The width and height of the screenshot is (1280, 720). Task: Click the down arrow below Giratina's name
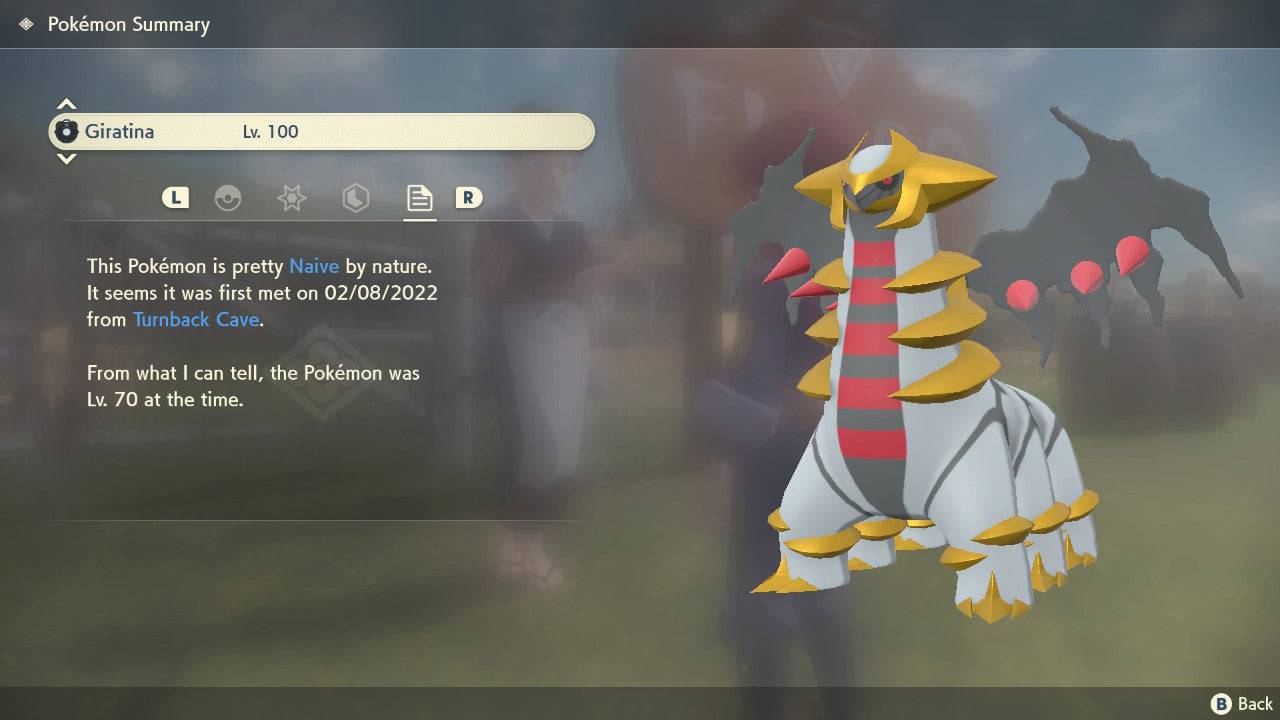66,158
